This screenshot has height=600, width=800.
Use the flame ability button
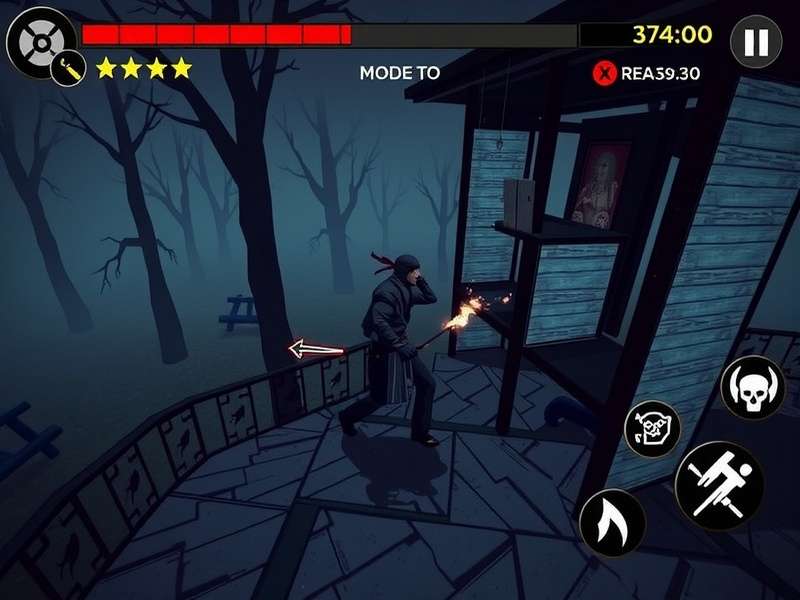[x=612, y=522]
